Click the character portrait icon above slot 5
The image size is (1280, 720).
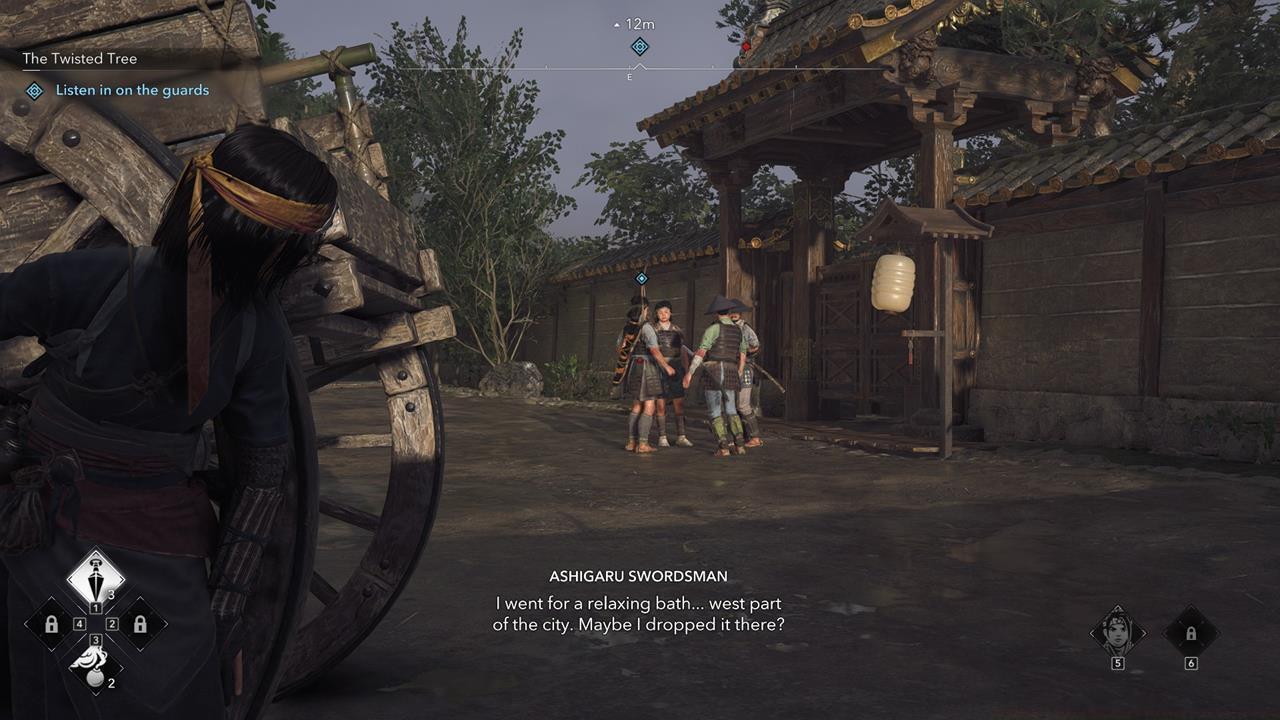pos(1117,631)
